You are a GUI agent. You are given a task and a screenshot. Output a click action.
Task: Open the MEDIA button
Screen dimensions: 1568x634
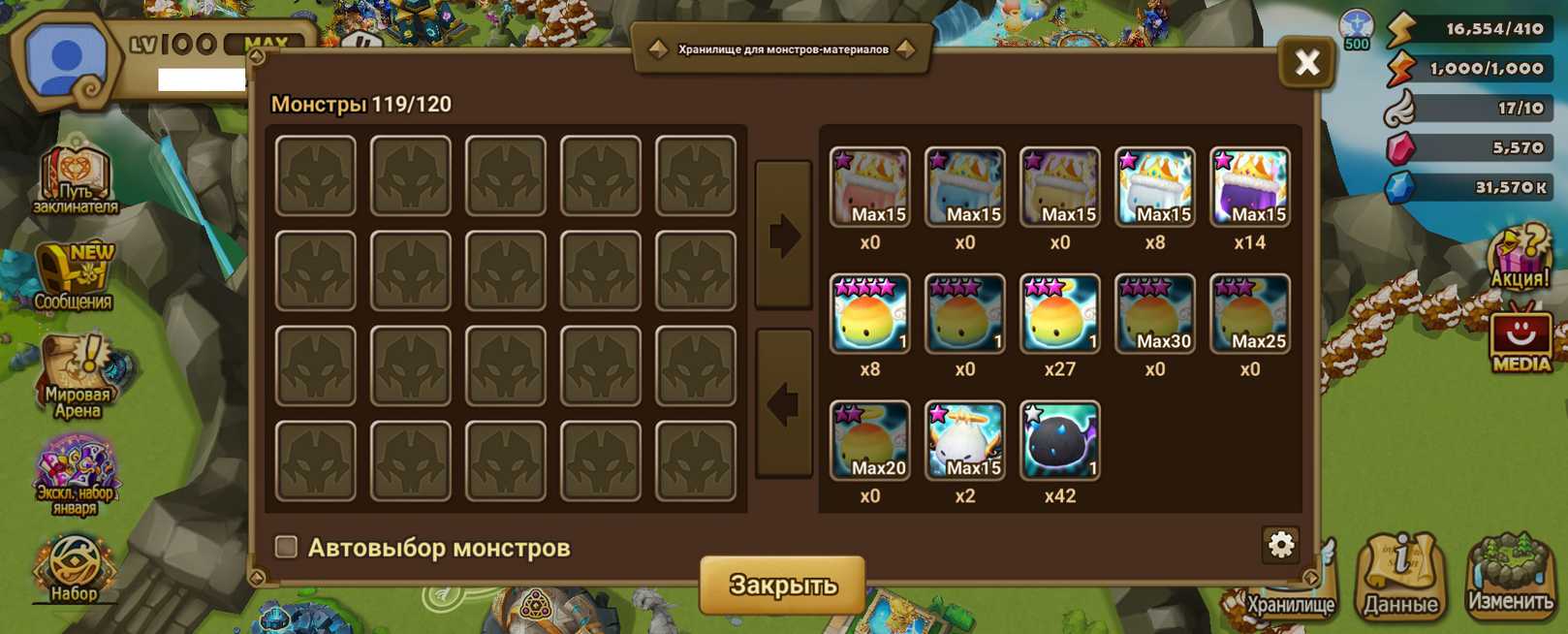[x=1520, y=341]
